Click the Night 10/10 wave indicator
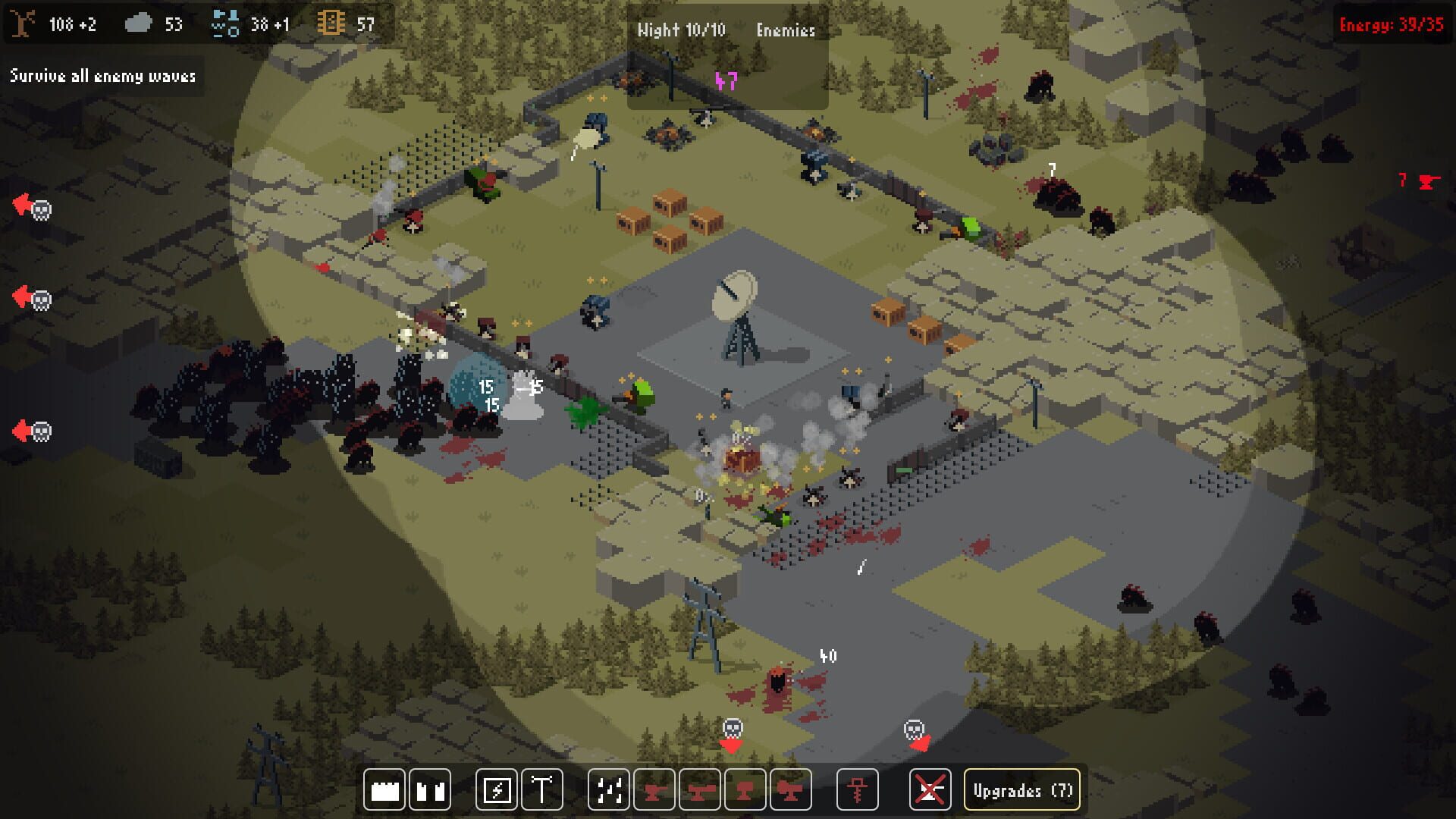1456x819 pixels. point(681,31)
